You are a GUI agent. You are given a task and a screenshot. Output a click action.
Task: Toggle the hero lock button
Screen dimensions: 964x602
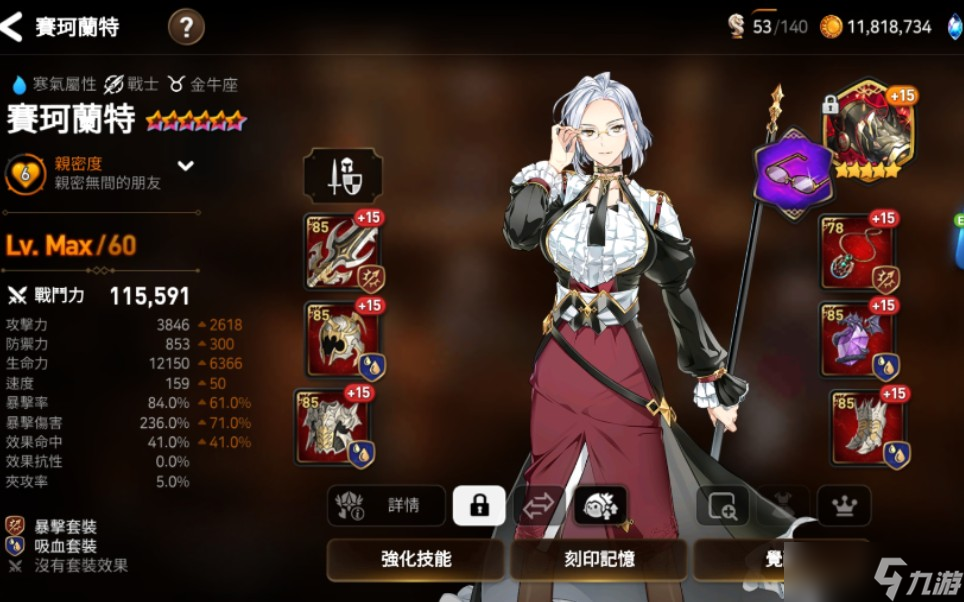tap(479, 506)
